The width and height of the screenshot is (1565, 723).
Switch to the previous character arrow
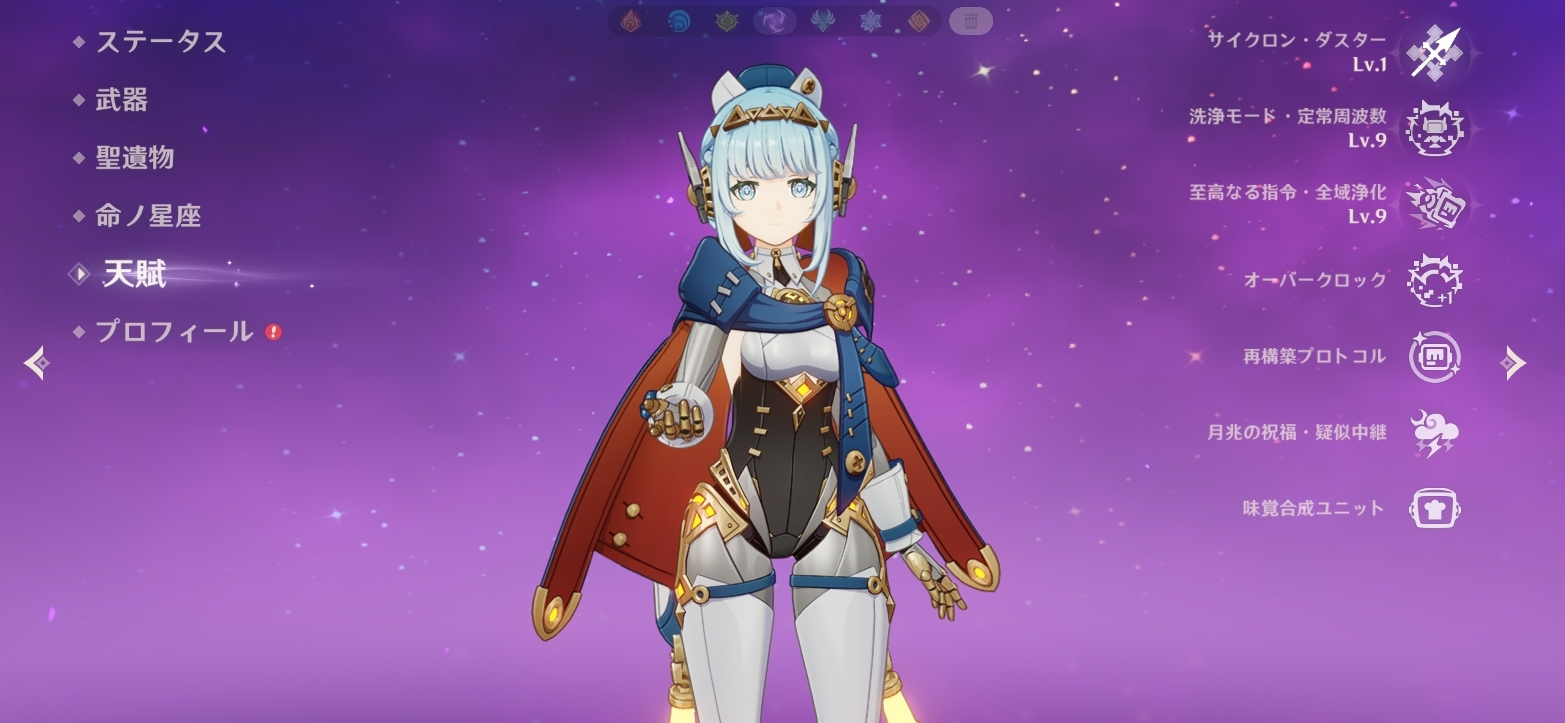tap(36, 363)
